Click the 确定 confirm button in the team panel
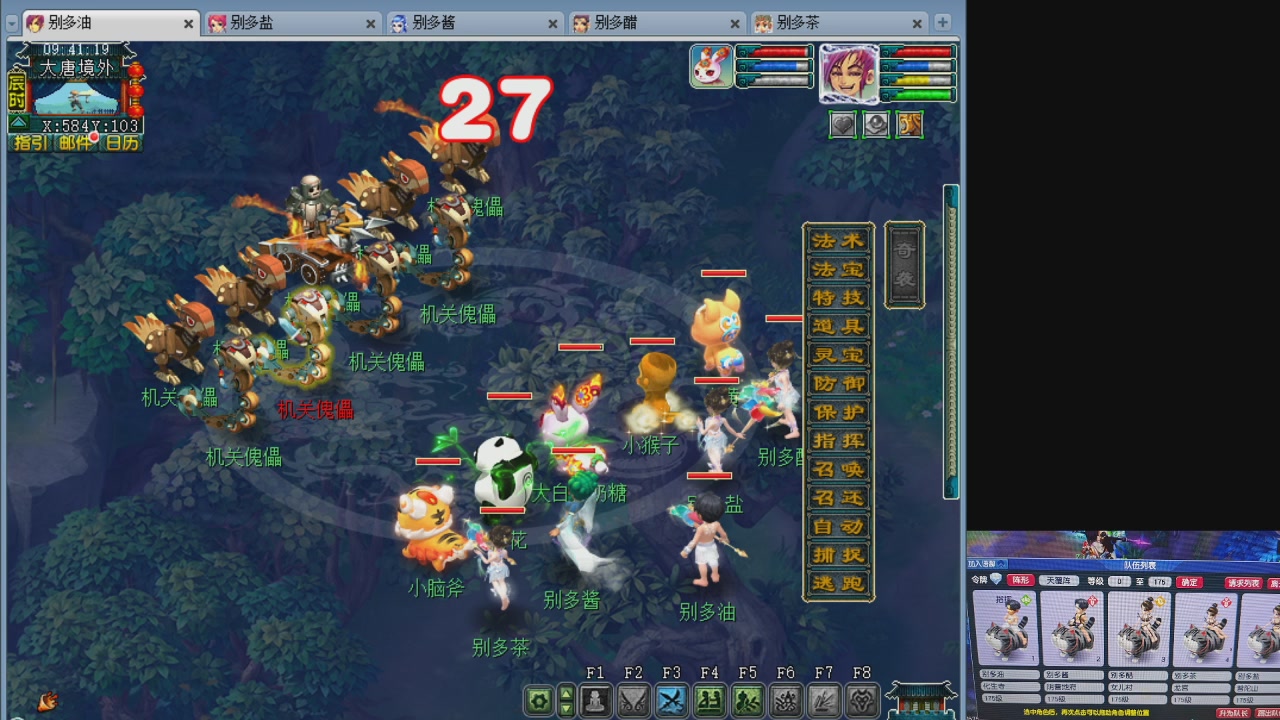 click(x=1189, y=582)
